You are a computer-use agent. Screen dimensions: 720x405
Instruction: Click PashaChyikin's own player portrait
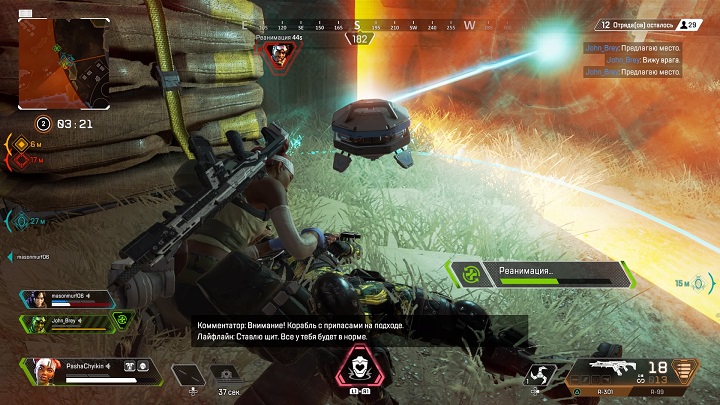click(x=45, y=368)
